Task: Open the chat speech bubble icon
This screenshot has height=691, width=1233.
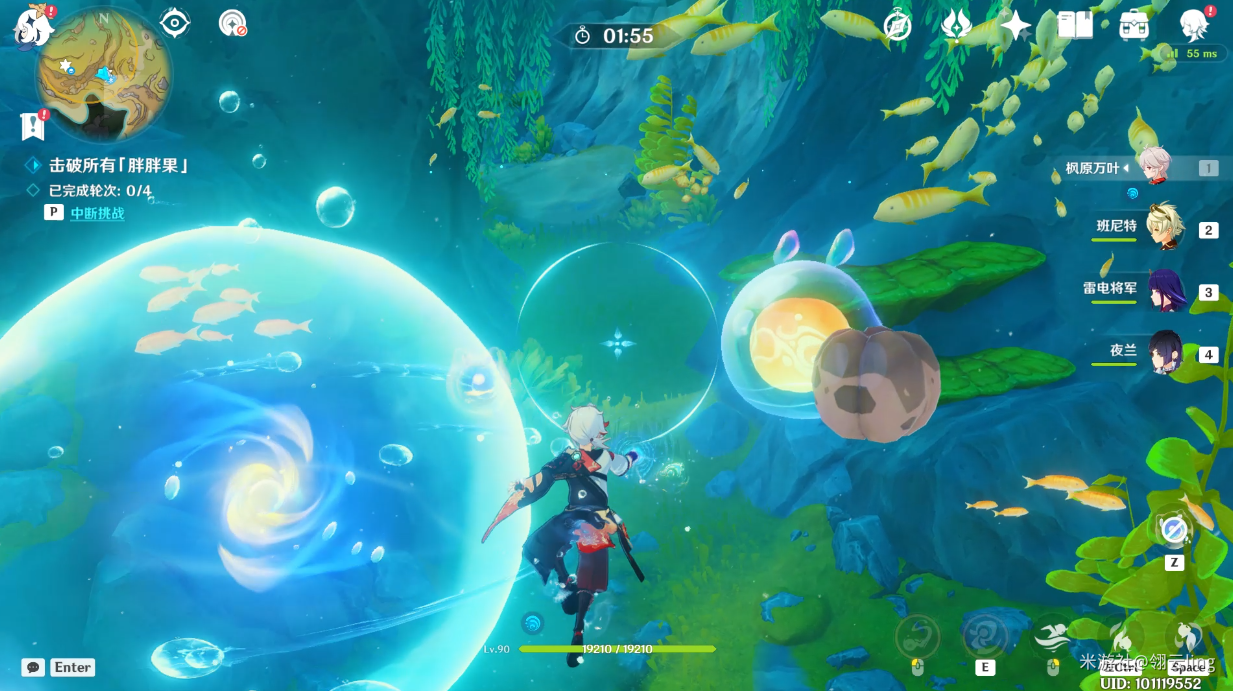Action: (x=34, y=667)
